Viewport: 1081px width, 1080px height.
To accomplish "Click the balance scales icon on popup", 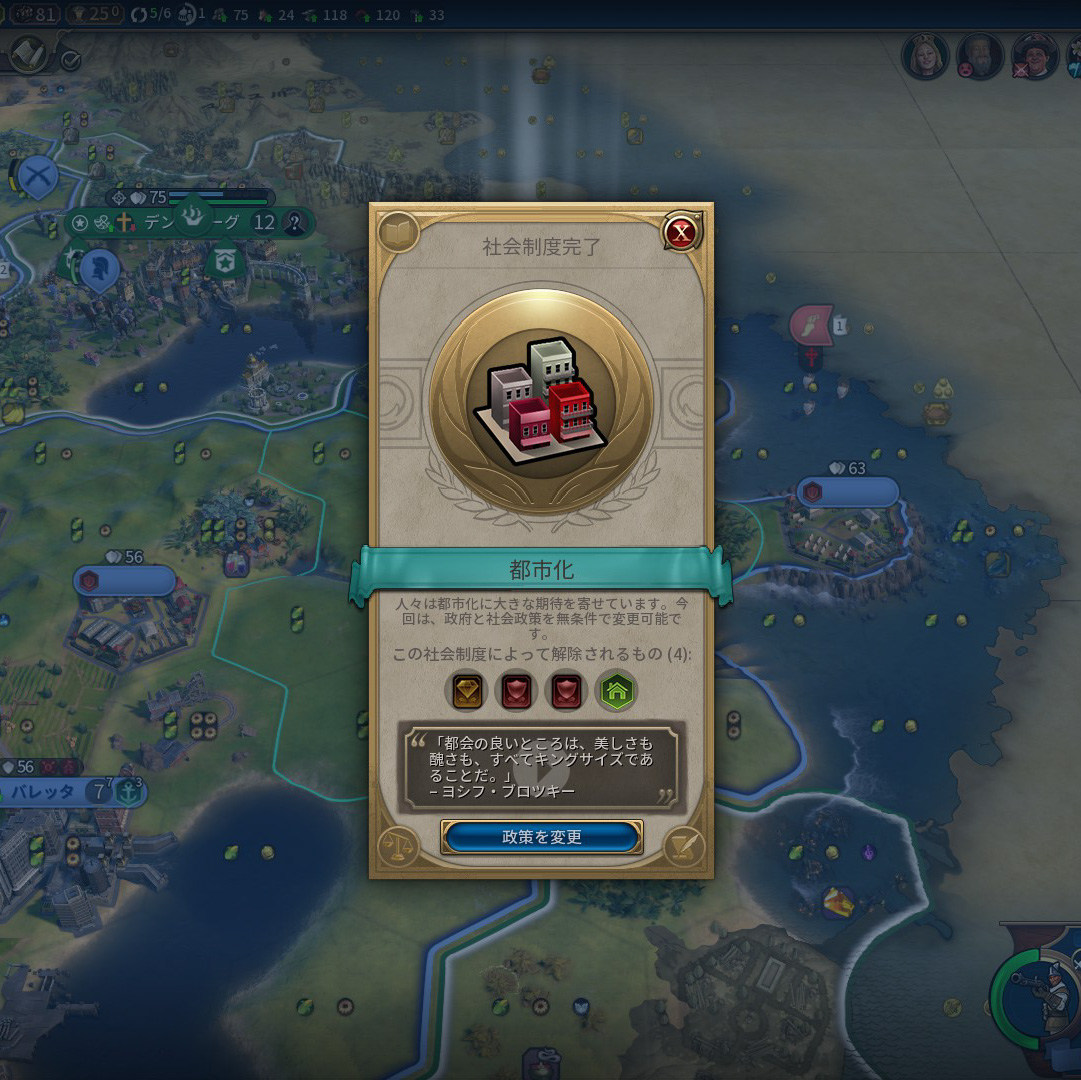I will [398, 846].
